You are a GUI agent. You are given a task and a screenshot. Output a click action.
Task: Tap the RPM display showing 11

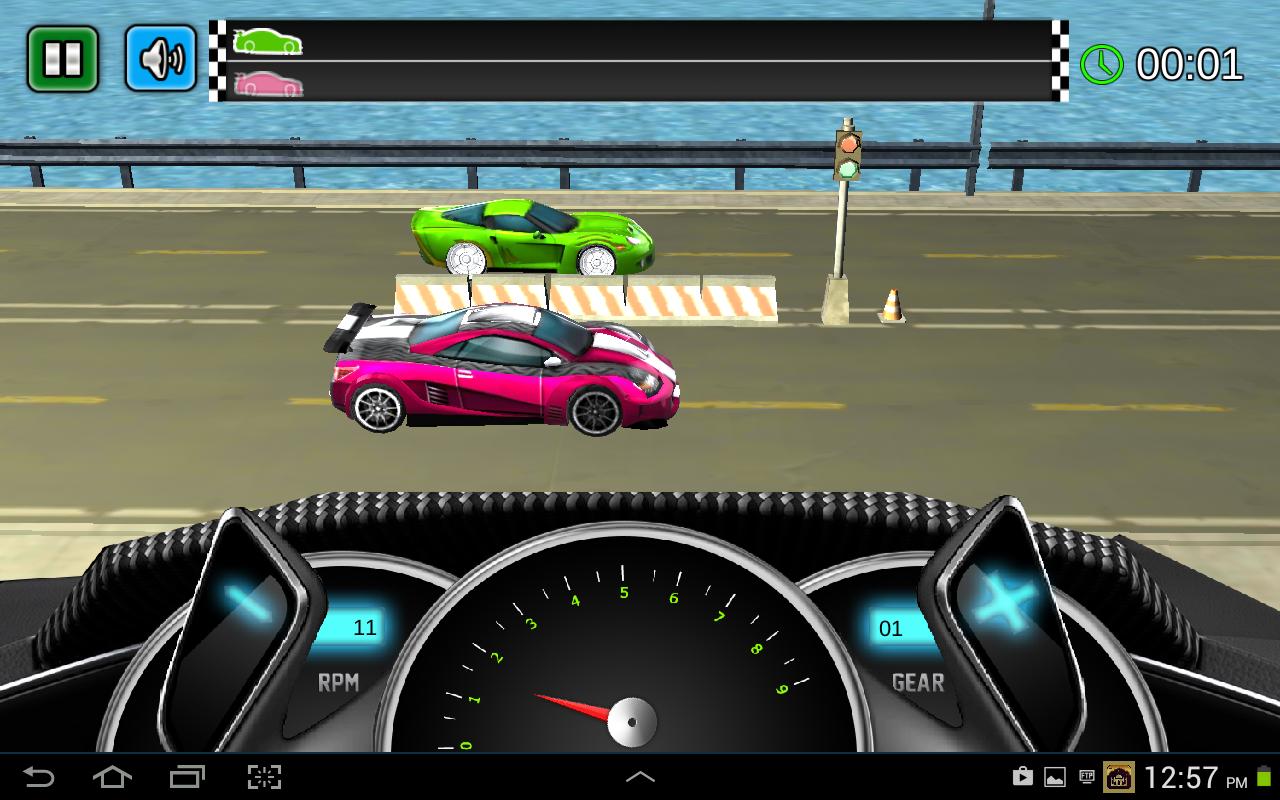tap(362, 628)
